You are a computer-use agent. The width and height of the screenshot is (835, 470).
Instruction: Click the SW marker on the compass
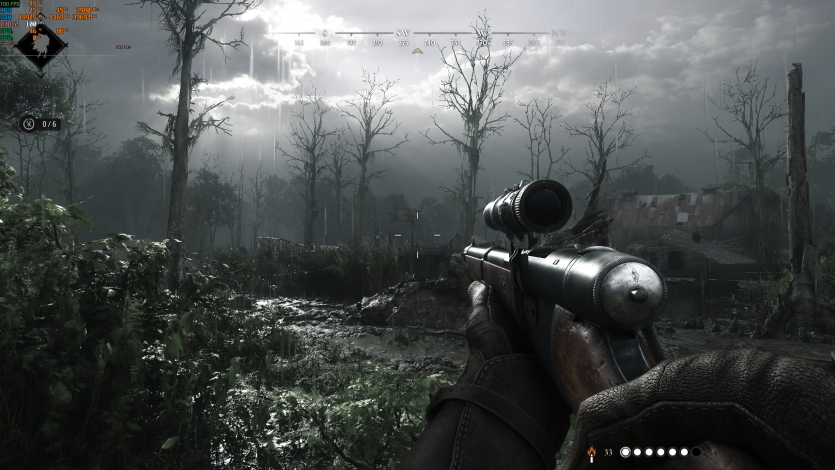tap(403, 34)
